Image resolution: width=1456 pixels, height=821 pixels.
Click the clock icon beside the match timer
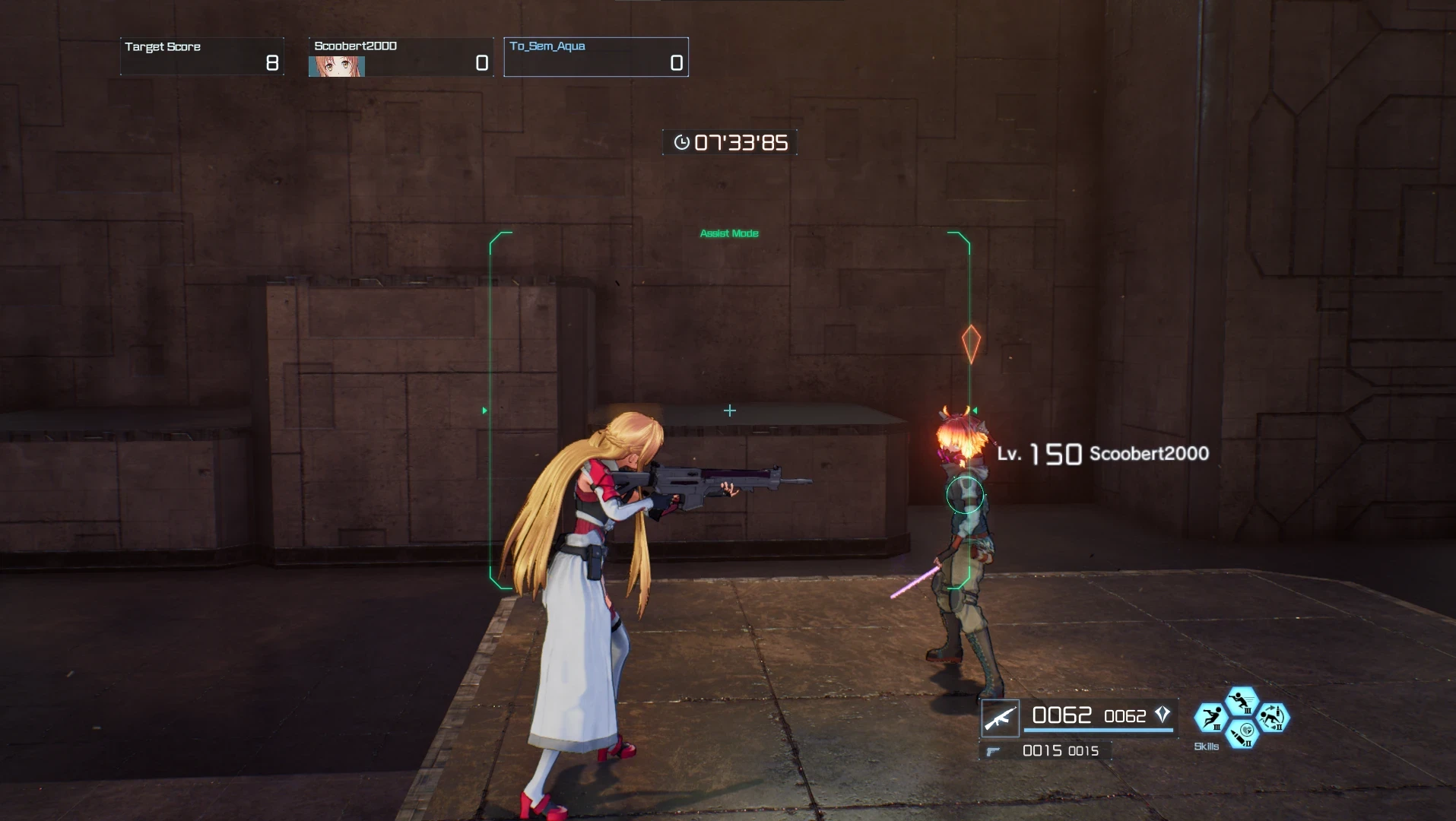click(683, 141)
